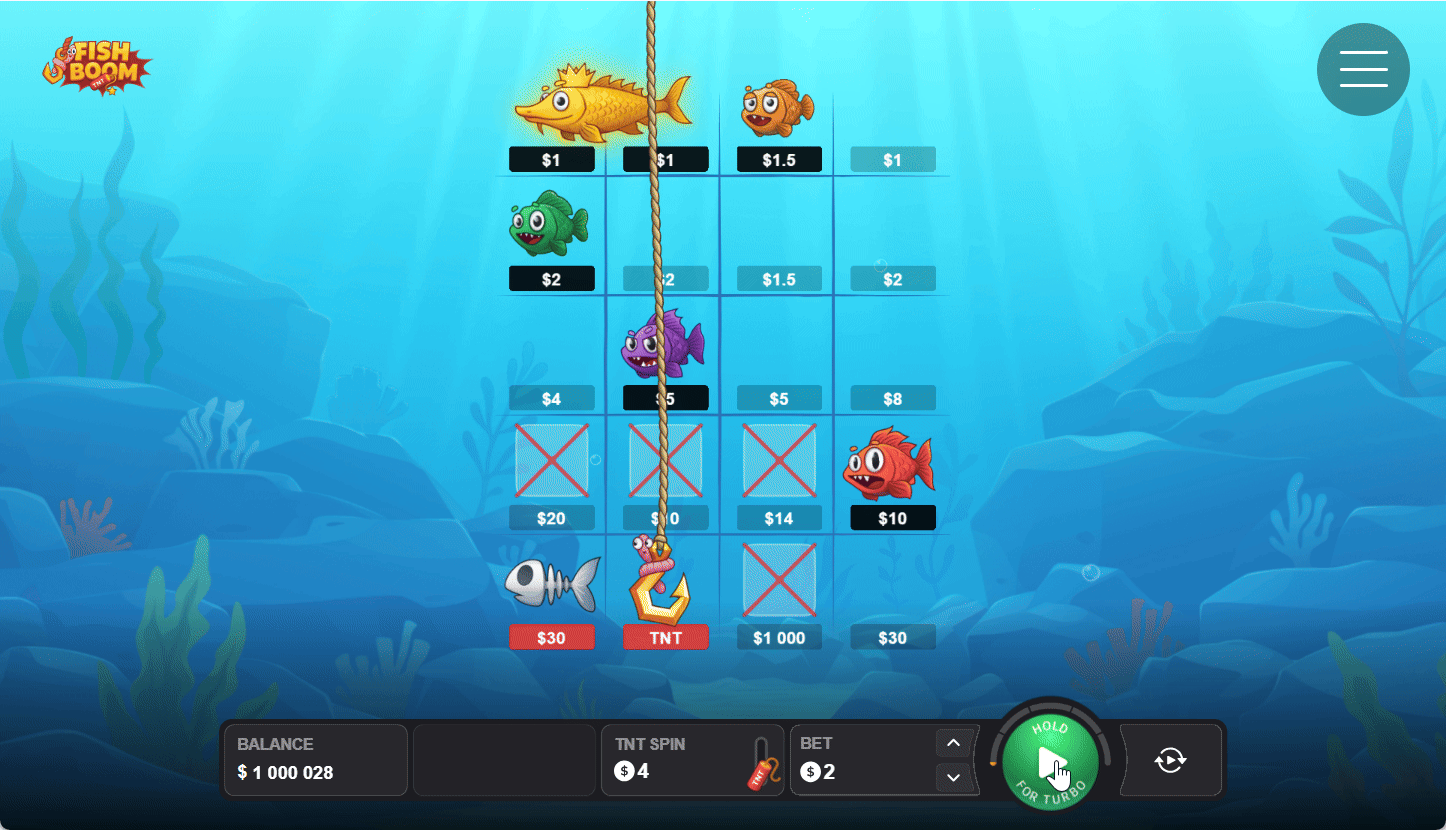Increase the bet with the up chevron

click(953, 742)
